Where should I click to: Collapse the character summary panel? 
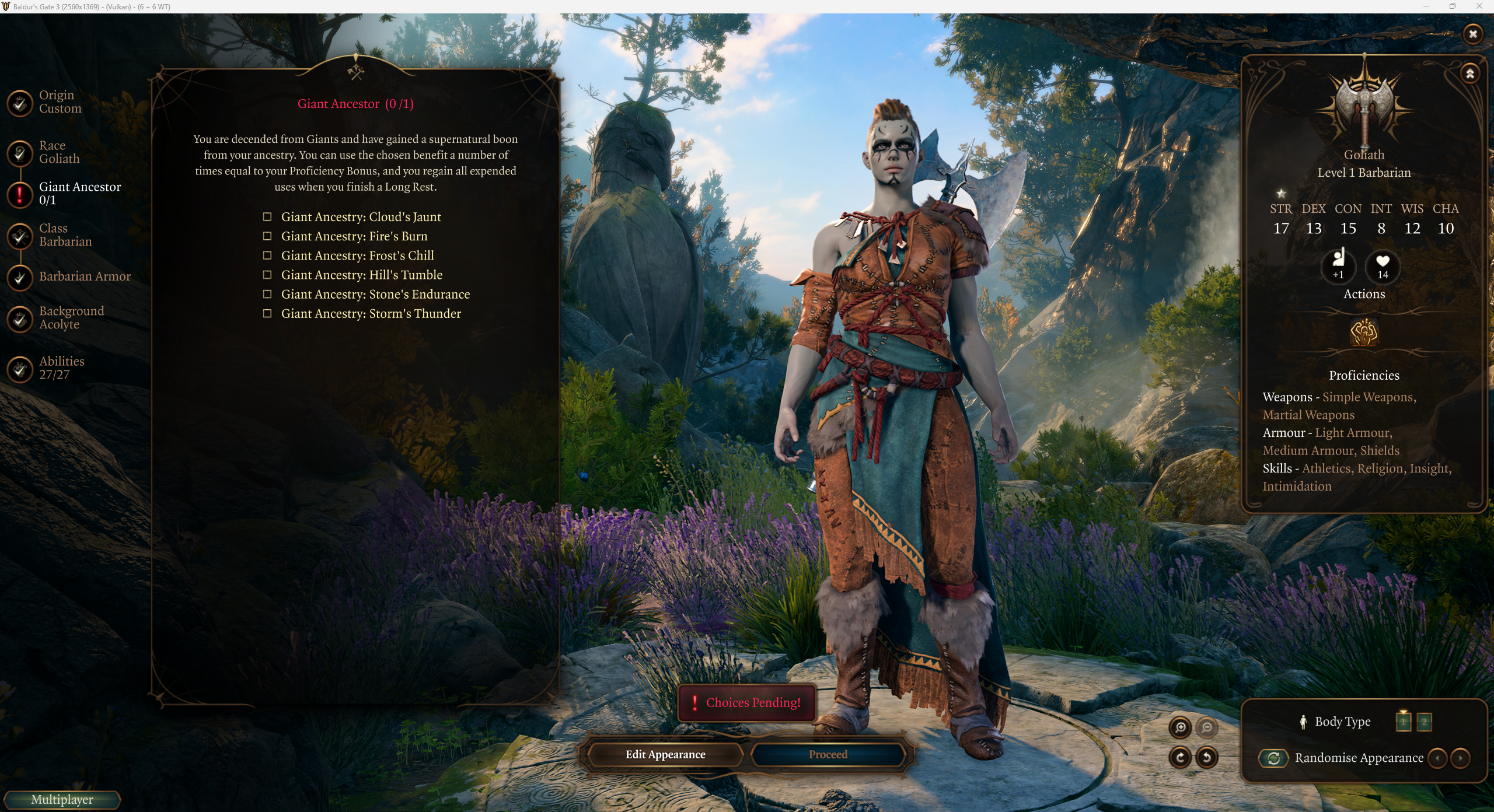coord(1470,73)
